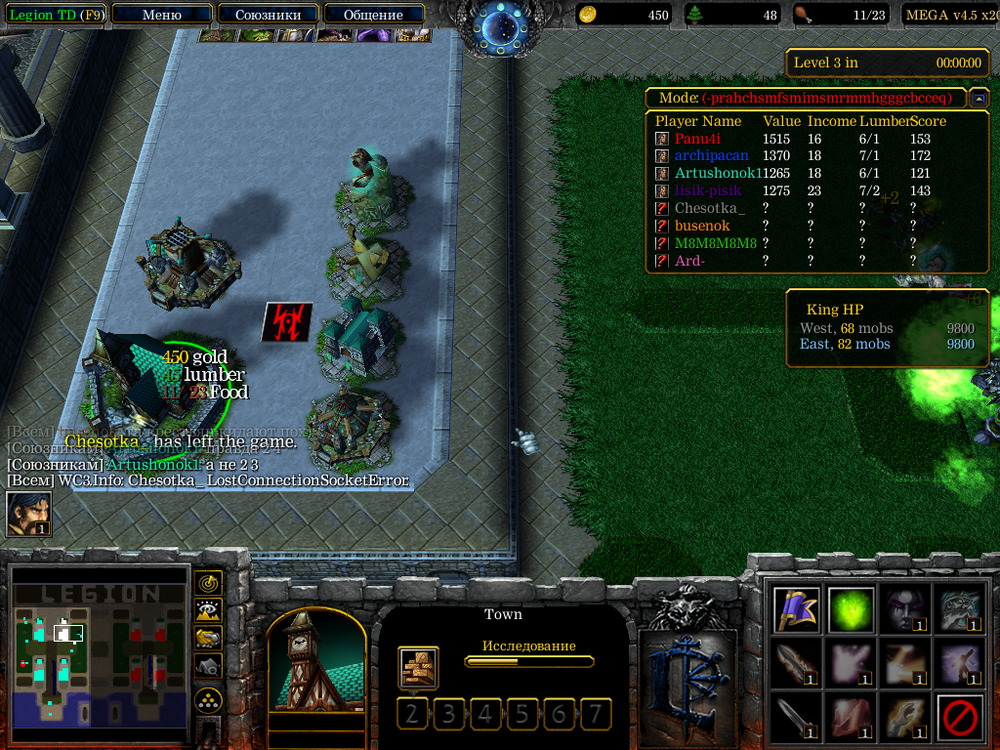The width and height of the screenshot is (1000, 750).
Task: Open the Legion TD quests (F9) menu
Action: click(x=54, y=14)
